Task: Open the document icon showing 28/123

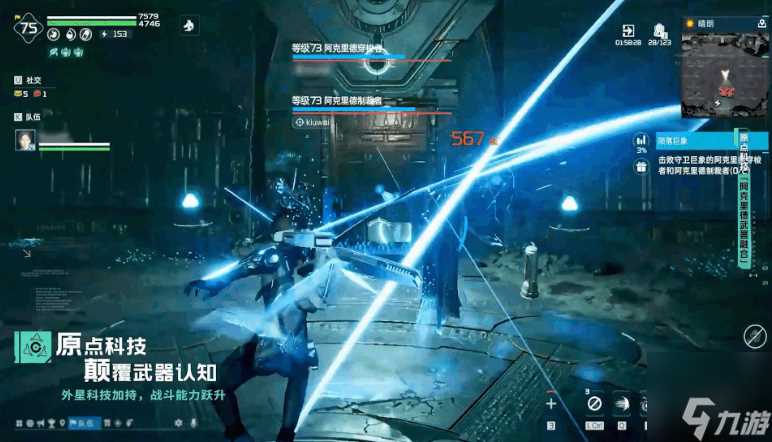Action: tap(660, 31)
